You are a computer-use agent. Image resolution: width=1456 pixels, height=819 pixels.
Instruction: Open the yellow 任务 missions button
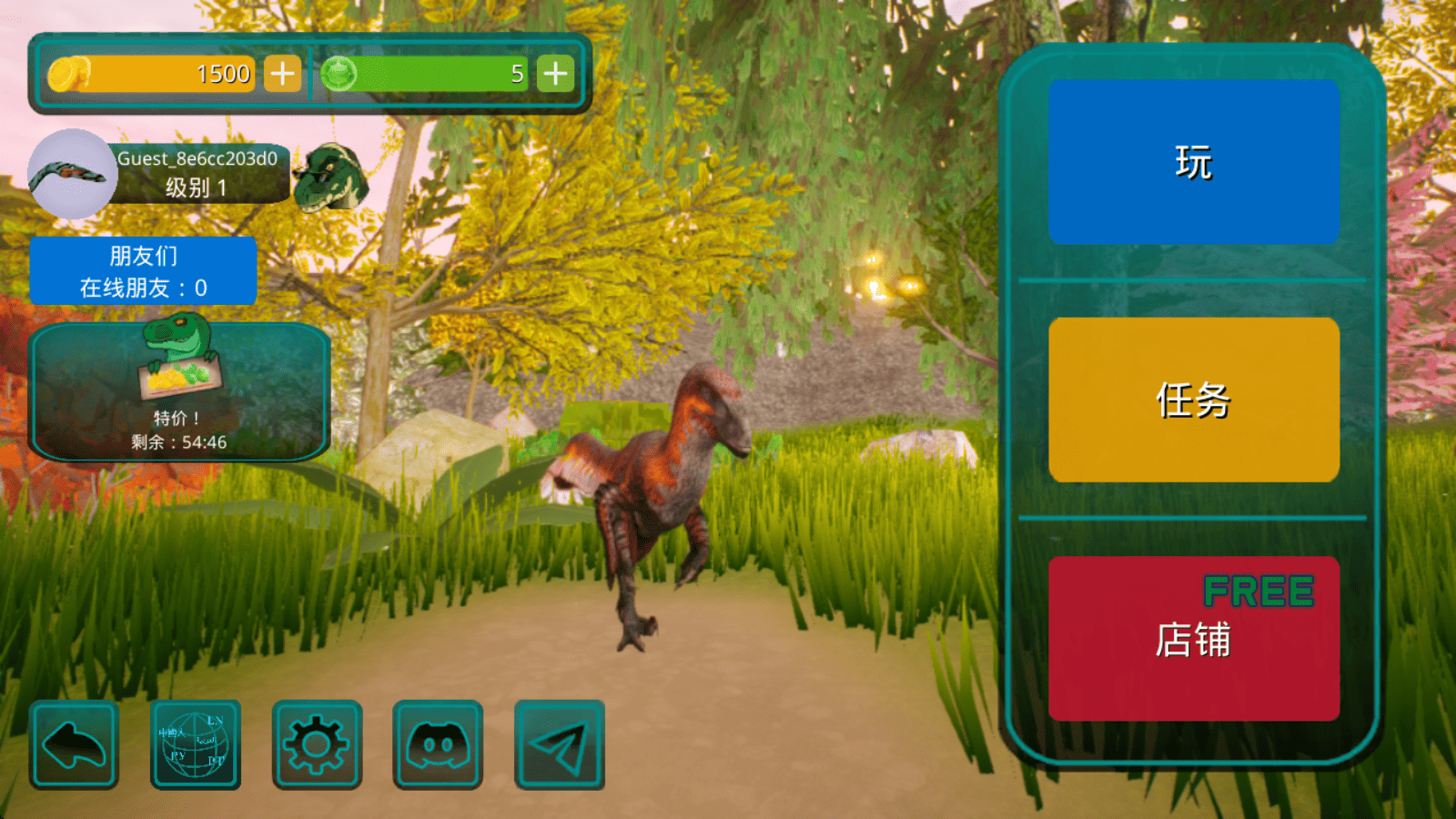1193,399
